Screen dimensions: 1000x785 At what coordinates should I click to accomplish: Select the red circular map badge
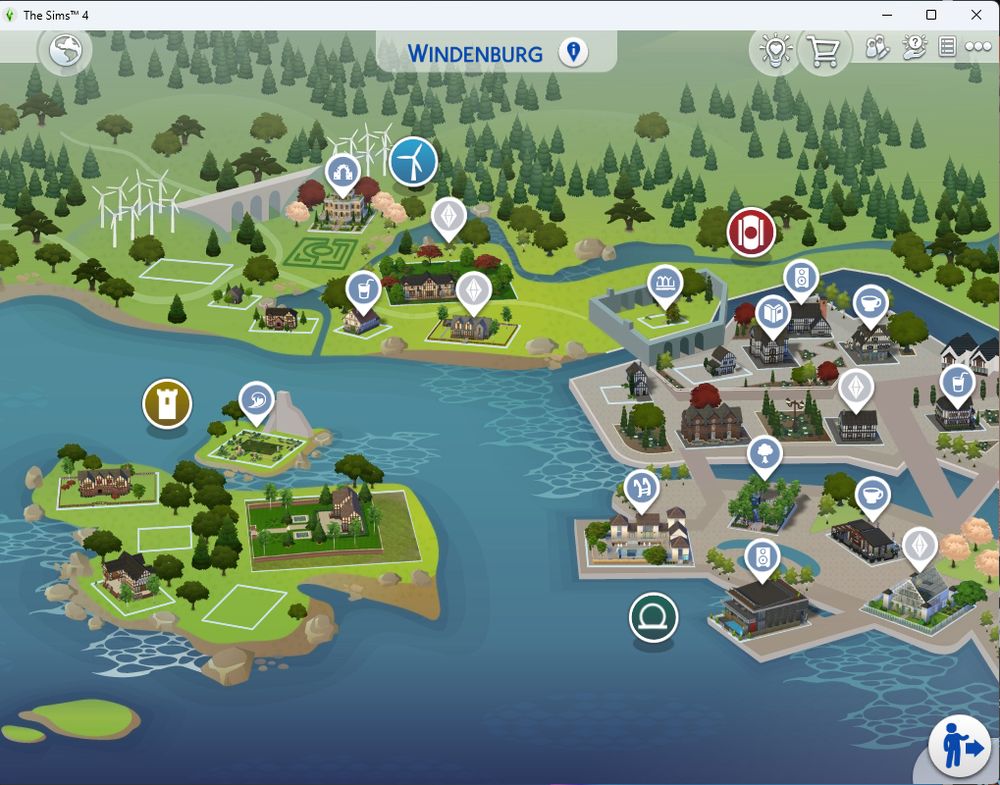coord(750,233)
